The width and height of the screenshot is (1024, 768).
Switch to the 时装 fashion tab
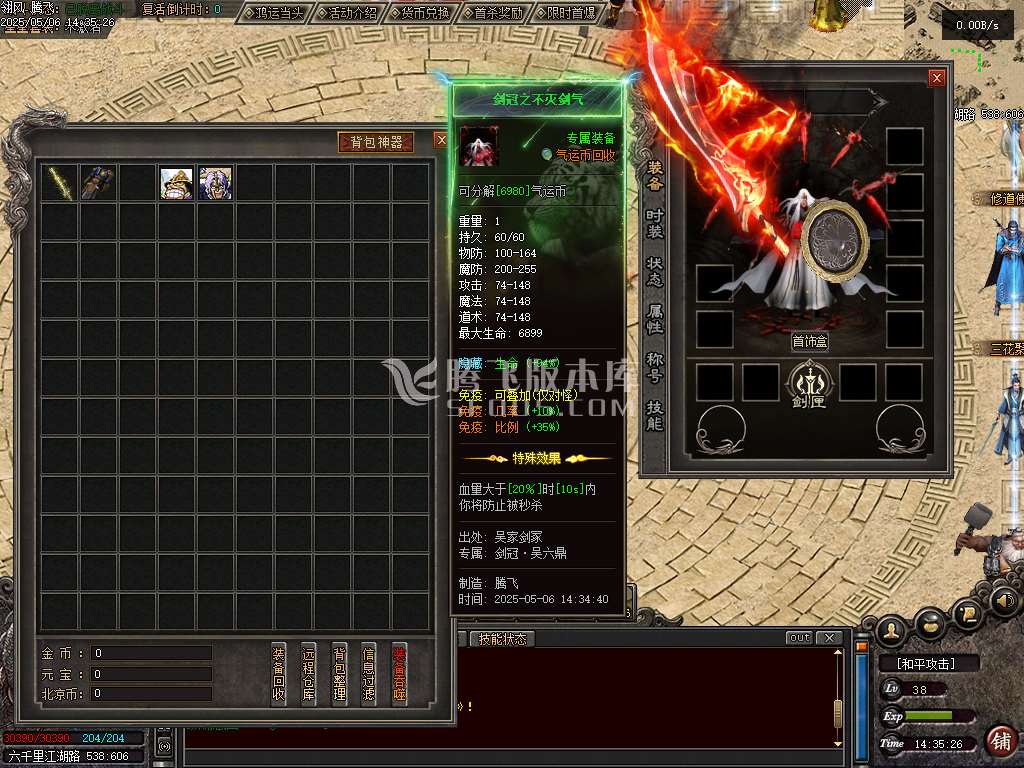click(x=654, y=223)
